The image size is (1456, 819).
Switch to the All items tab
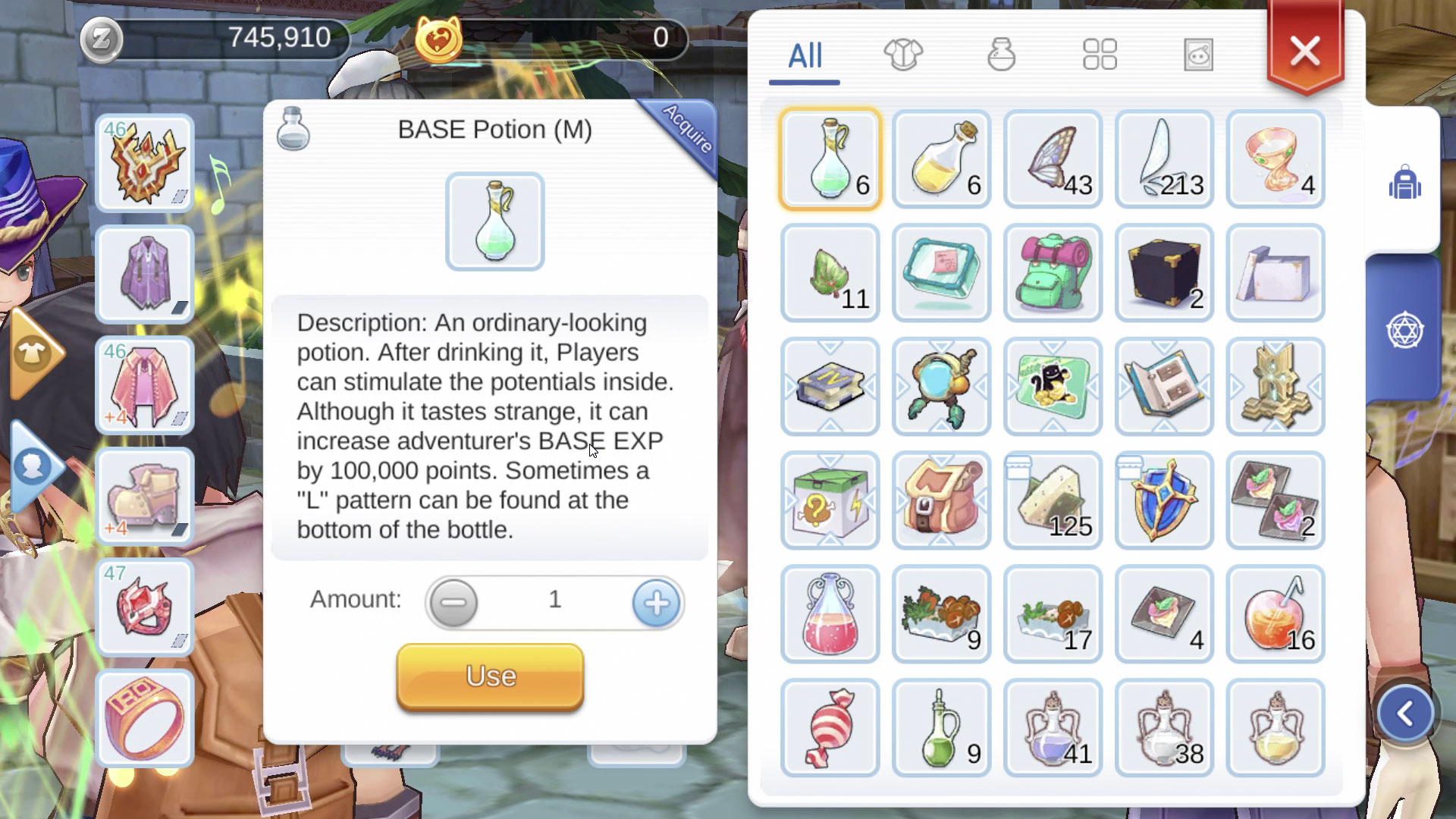[805, 56]
